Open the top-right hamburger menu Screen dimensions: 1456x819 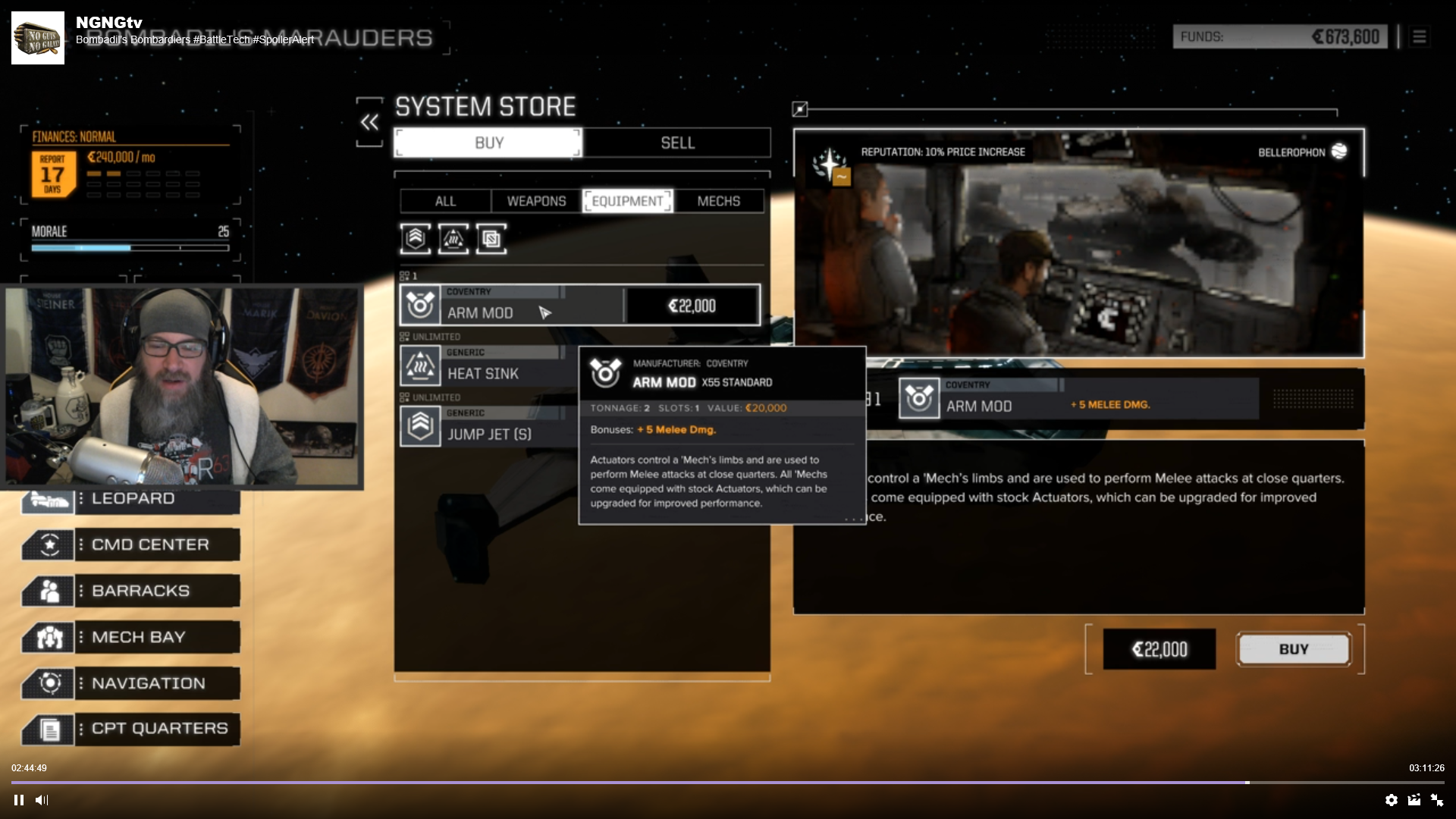(x=1420, y=36)
